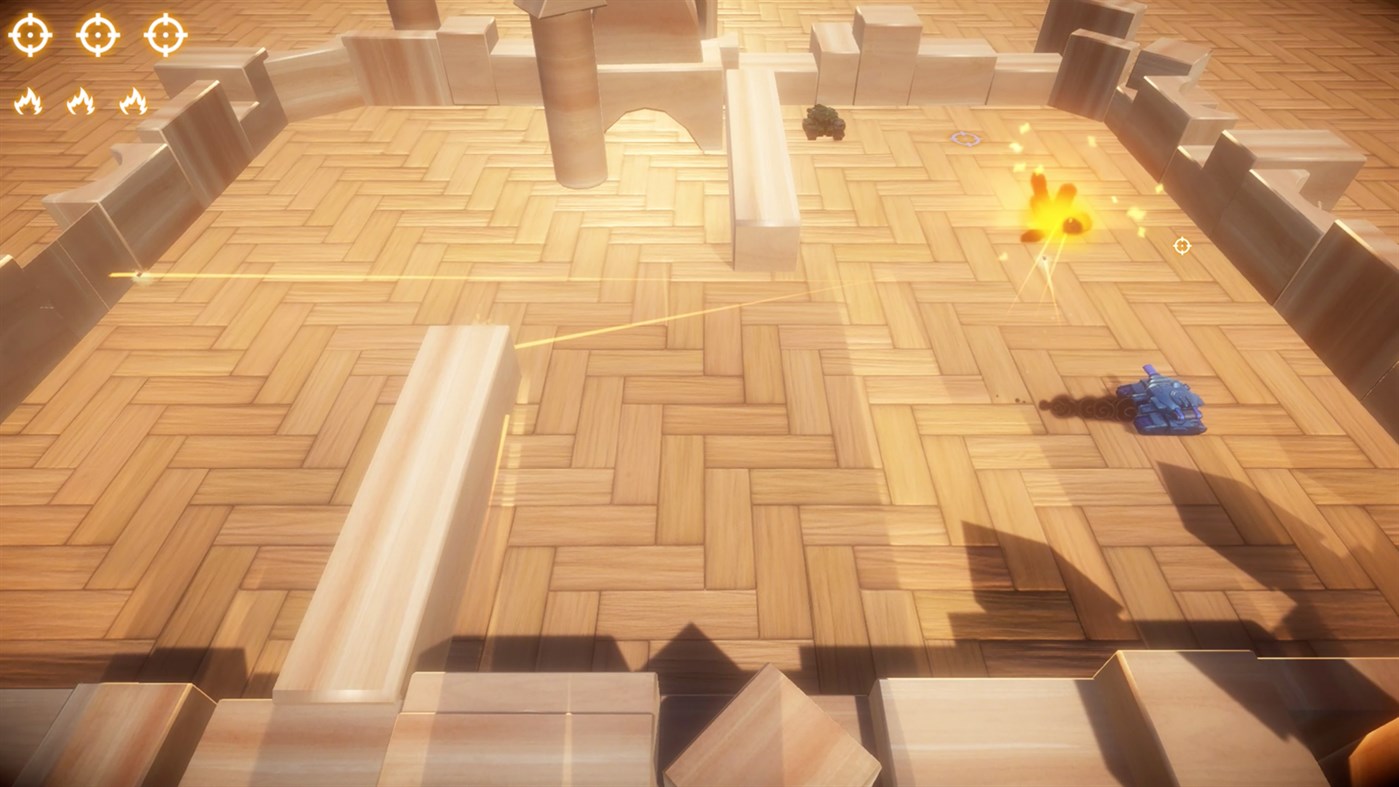This screenshot has height=787, width=1399.
Task: Click the purple circular spawn marker
Action: [x=963, y=139]
